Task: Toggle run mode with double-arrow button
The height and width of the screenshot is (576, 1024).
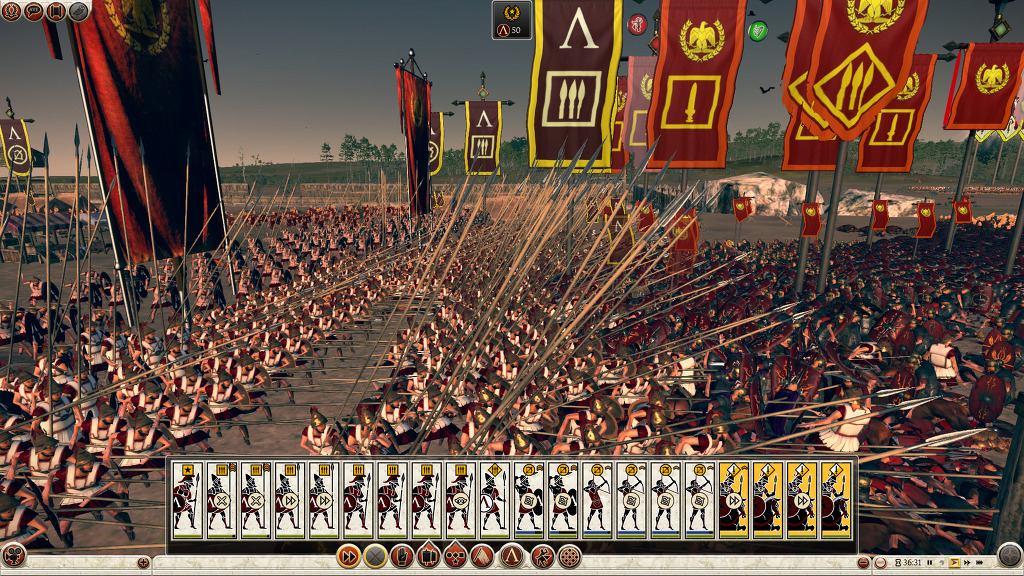Action: [348, 556]
